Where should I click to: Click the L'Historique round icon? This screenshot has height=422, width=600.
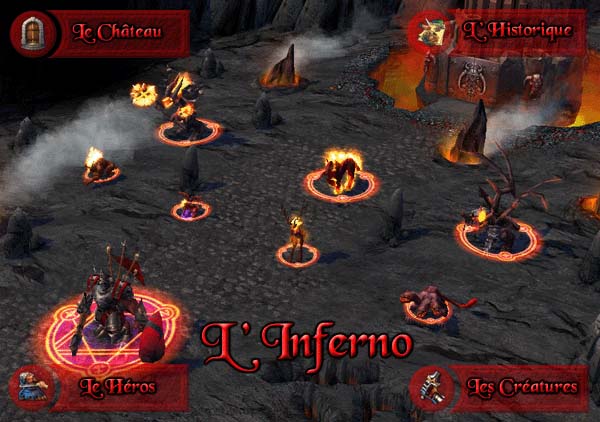433,30
